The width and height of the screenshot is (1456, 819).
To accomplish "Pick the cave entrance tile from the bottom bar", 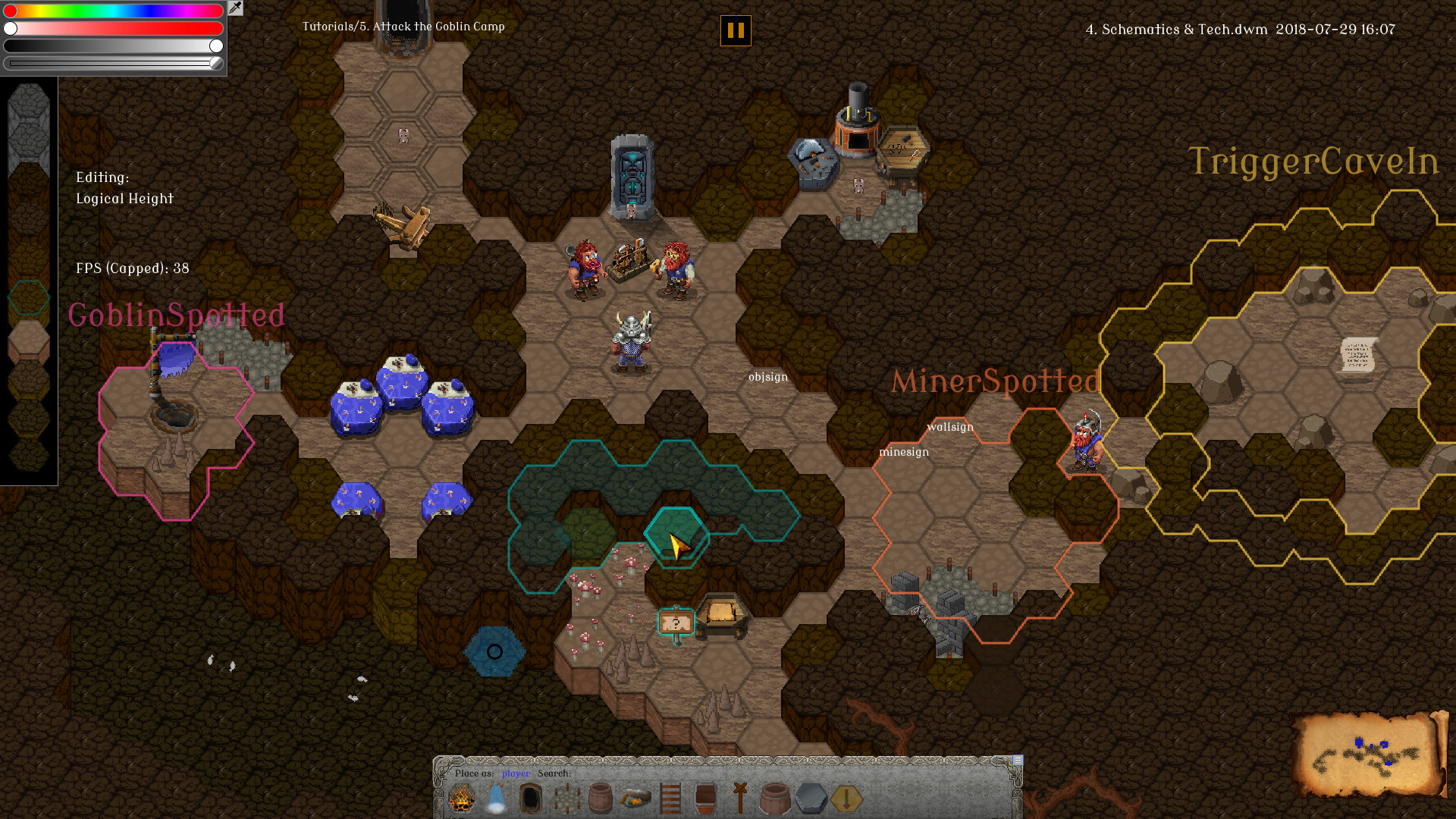I will click(x=530, y=798).
